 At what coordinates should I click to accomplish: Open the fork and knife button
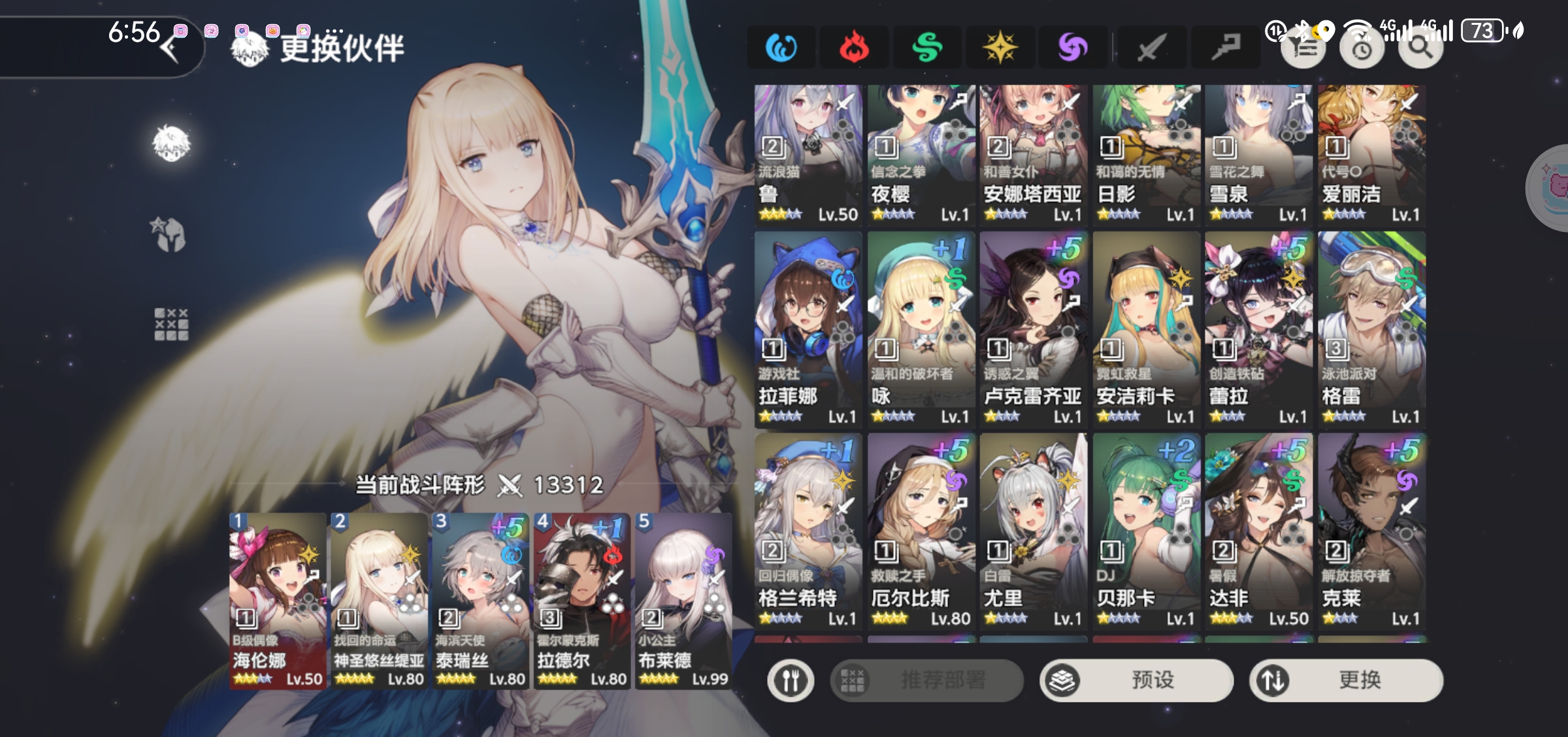pos(791,680)
